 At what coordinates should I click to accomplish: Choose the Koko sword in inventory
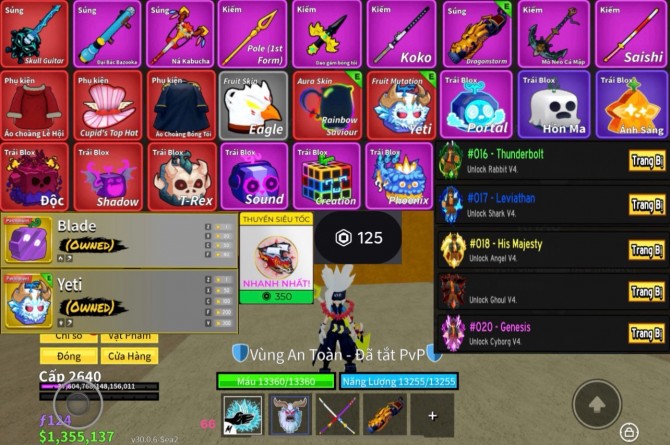(402, 35)
